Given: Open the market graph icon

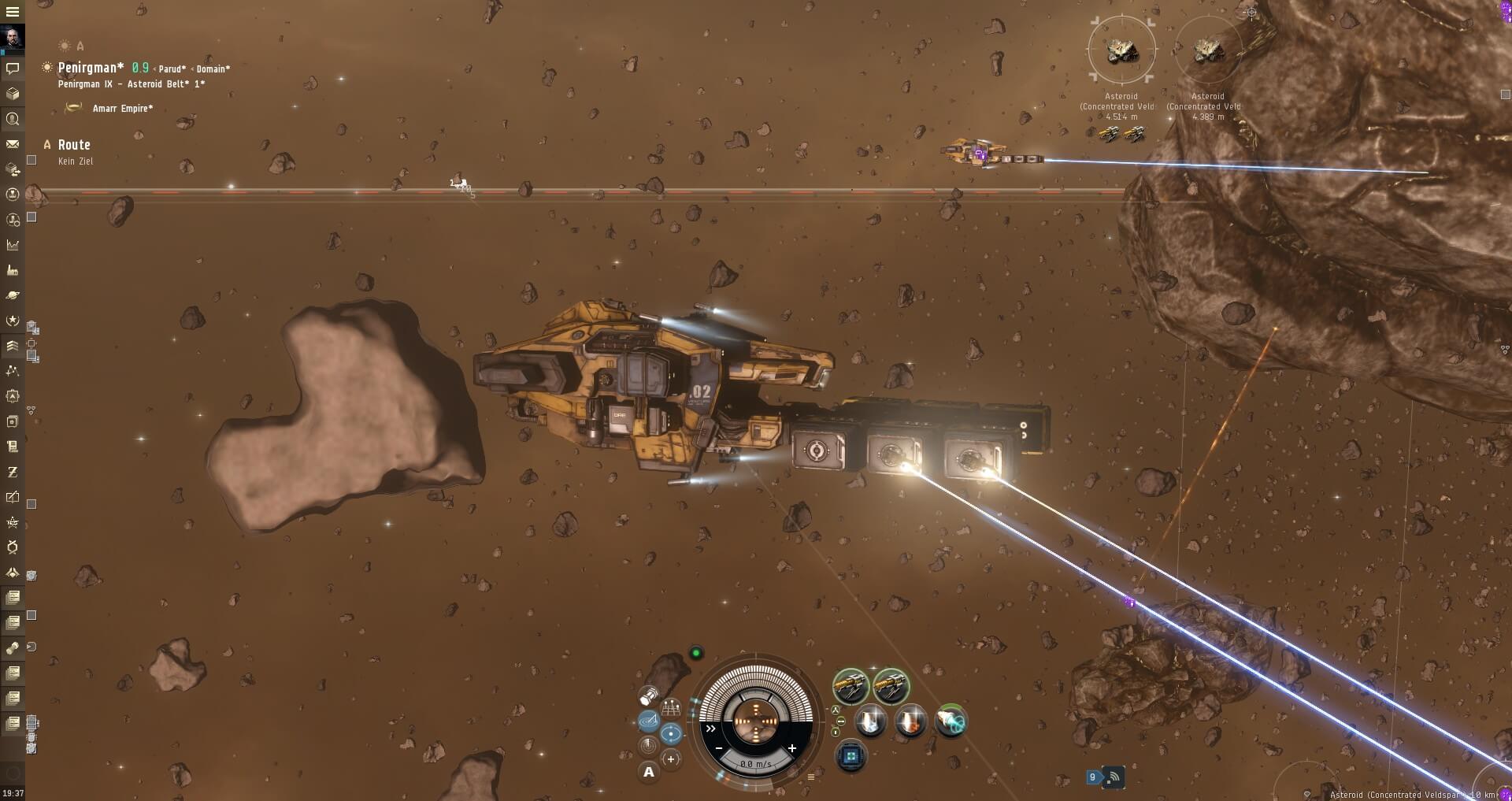Looking at the screenshot, I should point(13,245).
